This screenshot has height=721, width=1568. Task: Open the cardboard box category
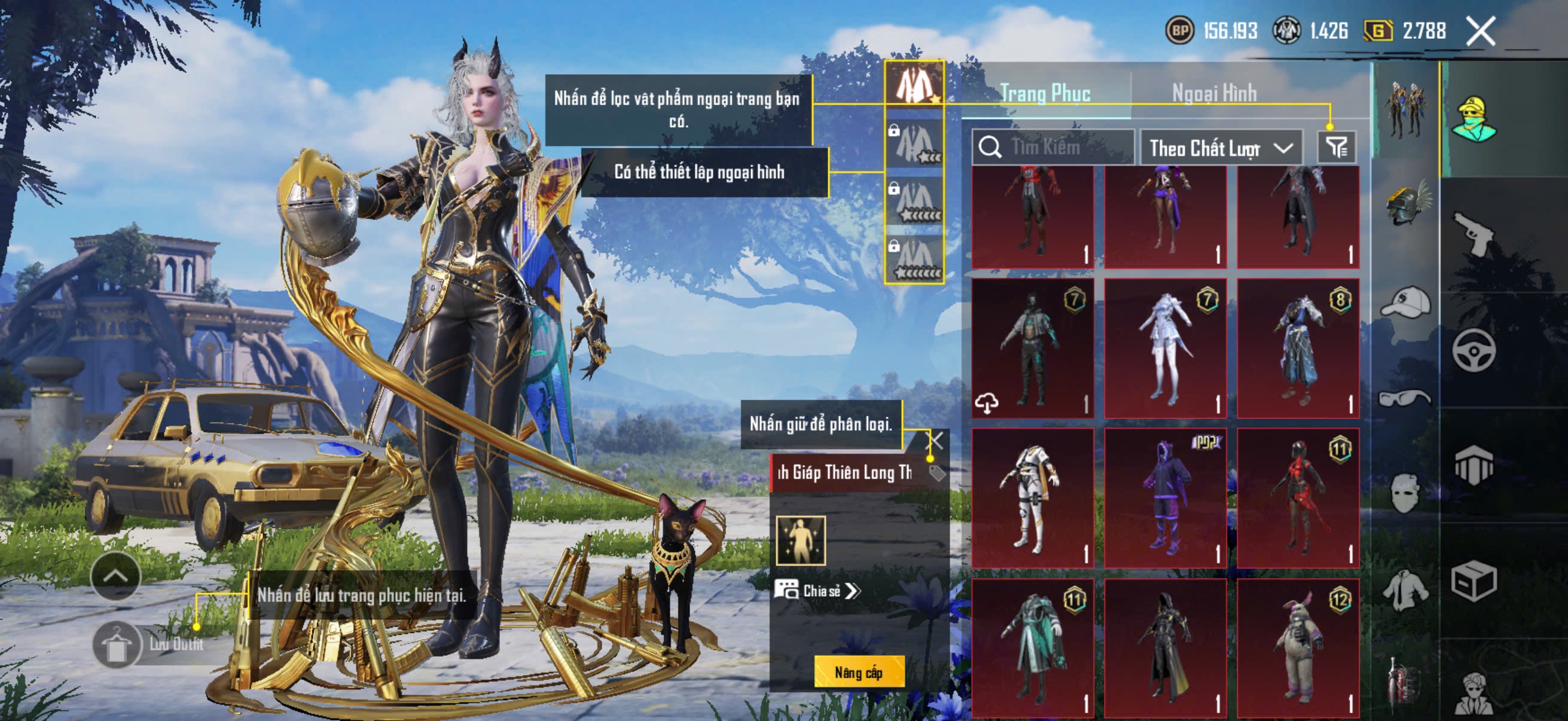click(x=1474, y=581)
